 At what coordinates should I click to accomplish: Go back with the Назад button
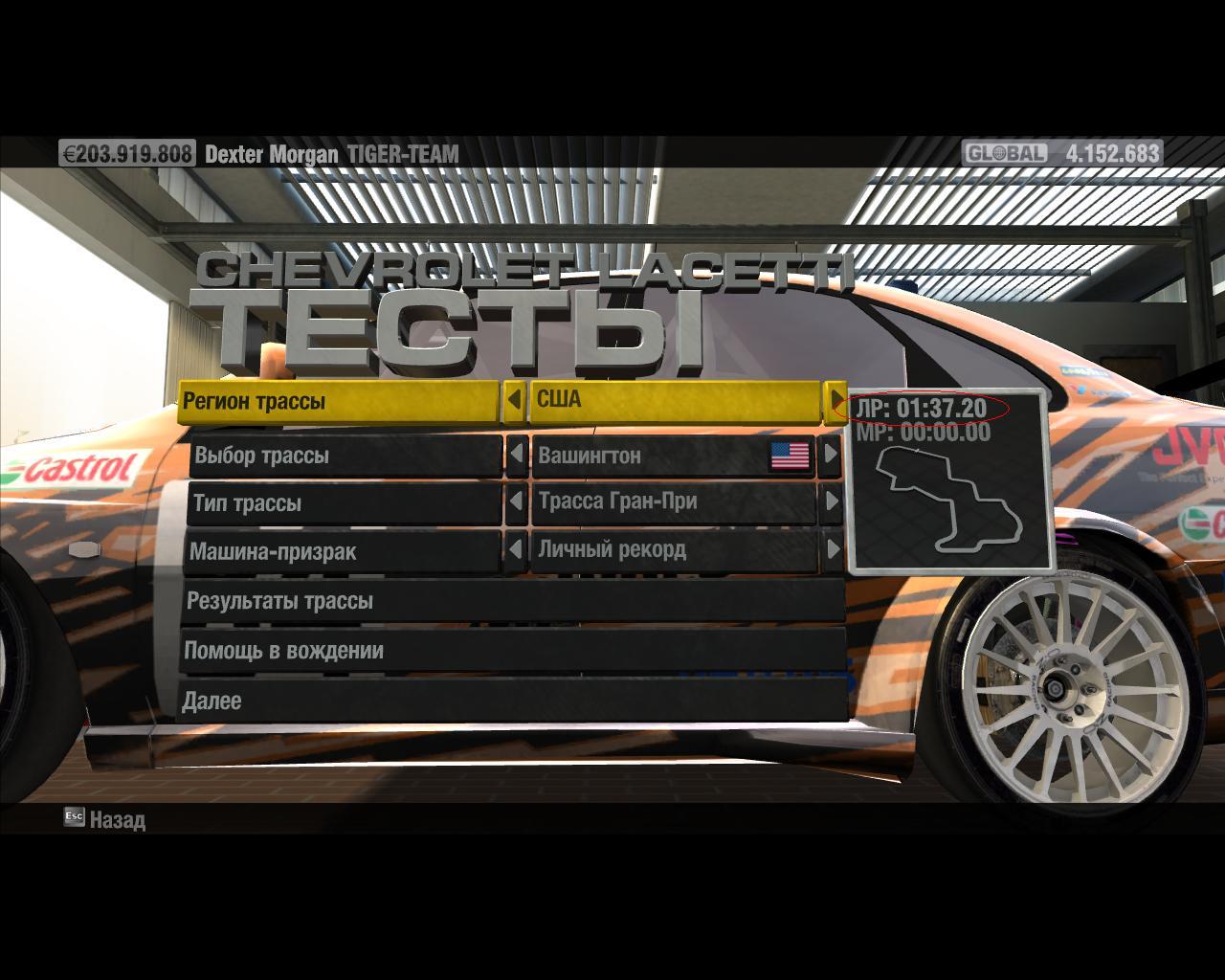click(x=105, y=820)
